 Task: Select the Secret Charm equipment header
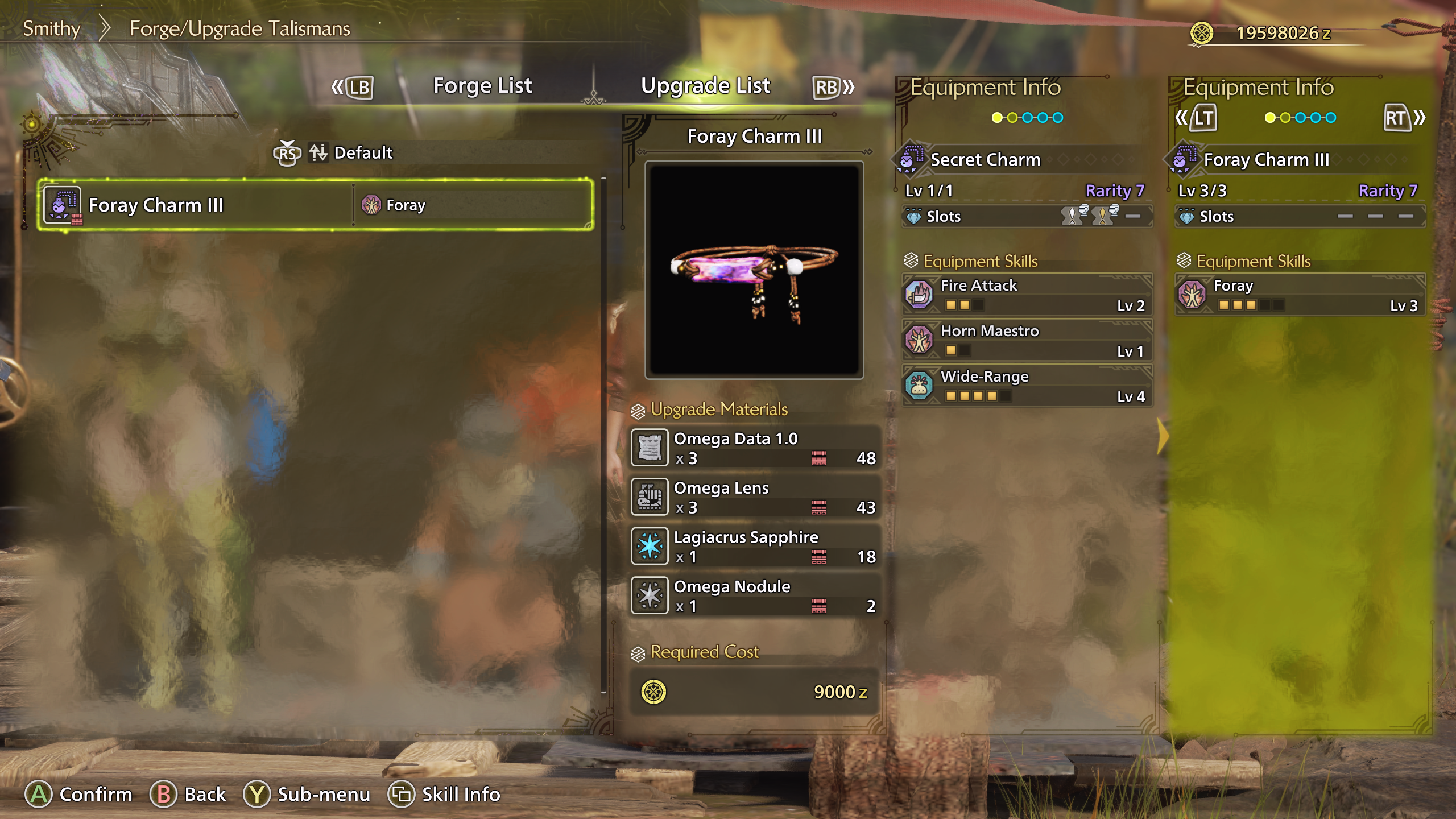point(985,160)
